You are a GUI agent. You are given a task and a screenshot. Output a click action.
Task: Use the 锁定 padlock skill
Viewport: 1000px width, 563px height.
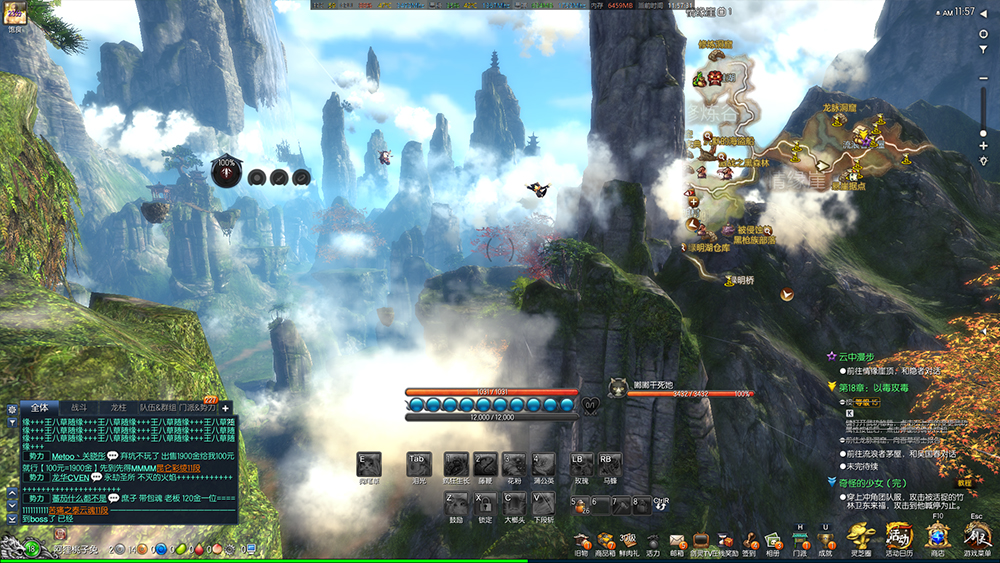(485, 503)
